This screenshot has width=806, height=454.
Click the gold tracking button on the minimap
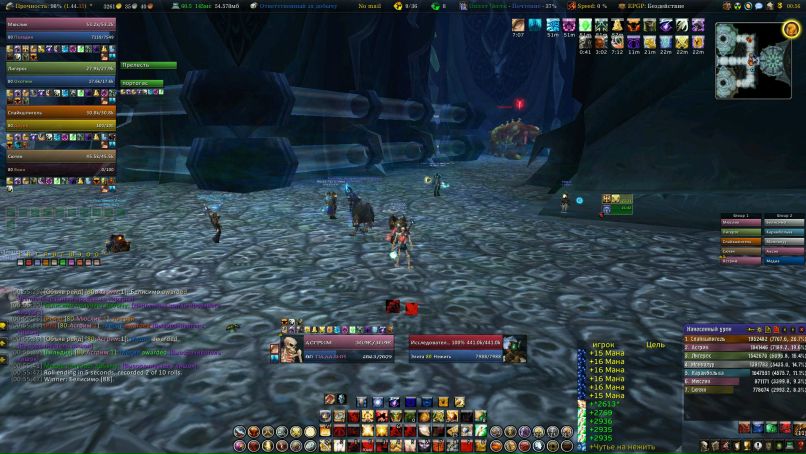(790, 28)
